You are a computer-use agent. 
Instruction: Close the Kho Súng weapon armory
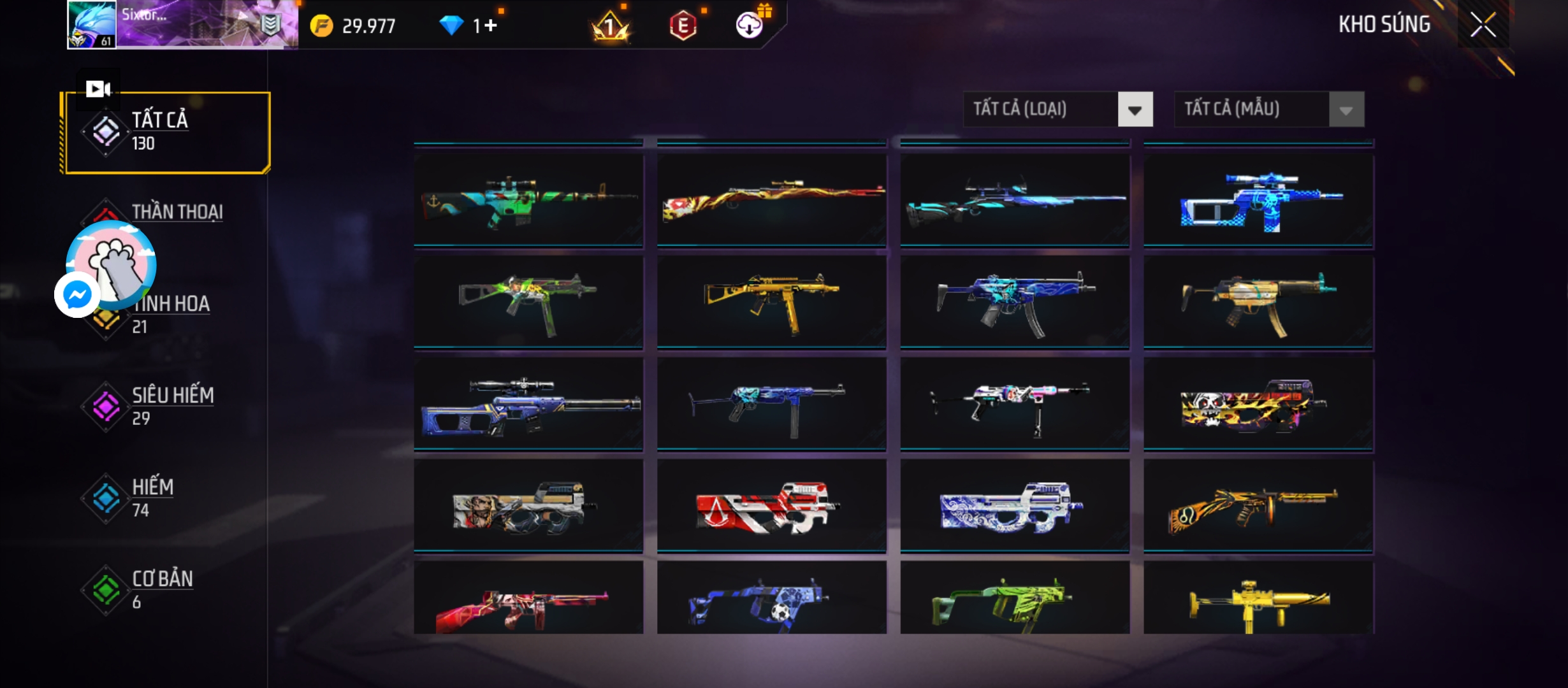1483,25
